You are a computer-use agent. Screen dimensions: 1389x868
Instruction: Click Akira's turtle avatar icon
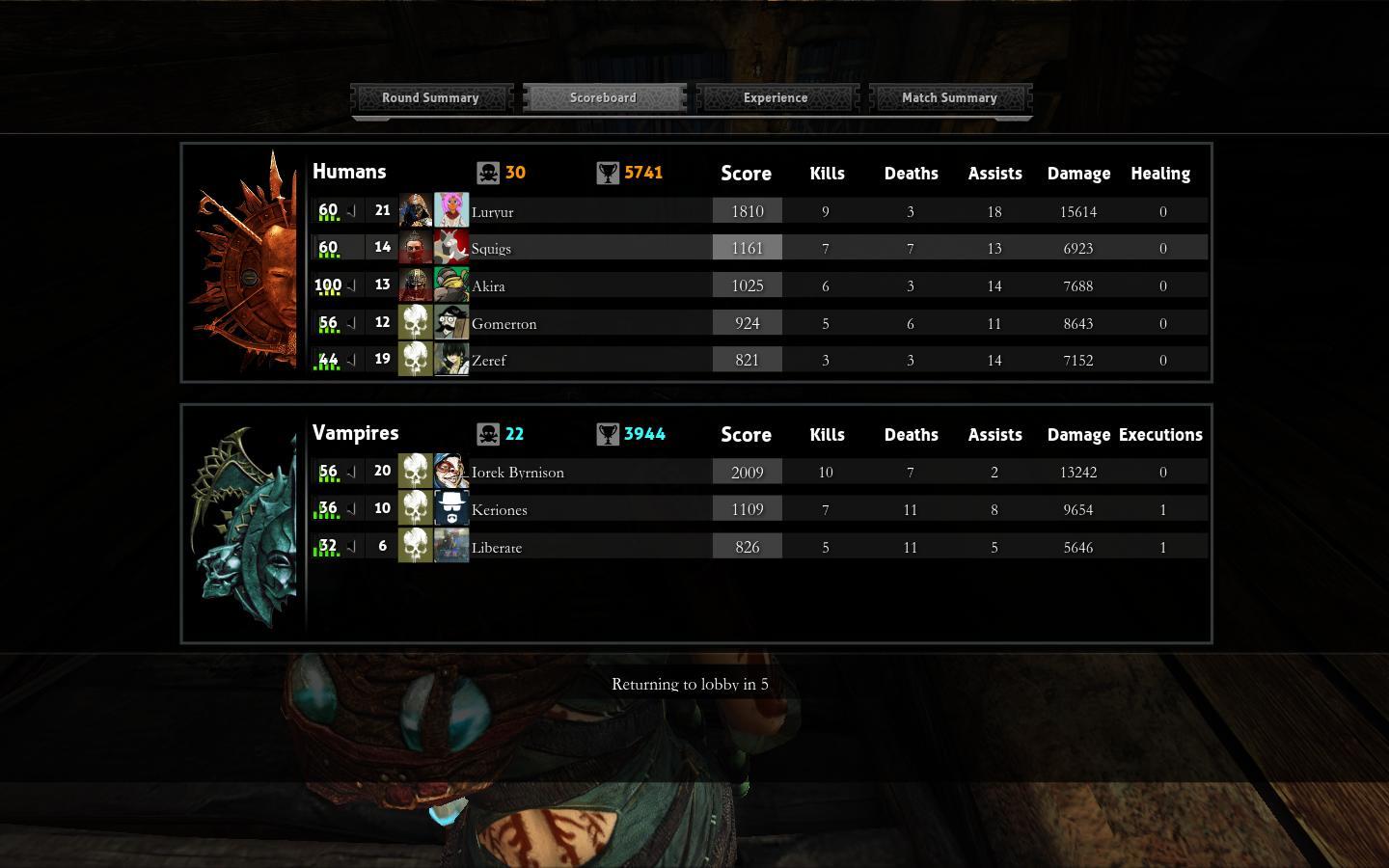click(x=451, y=285)
